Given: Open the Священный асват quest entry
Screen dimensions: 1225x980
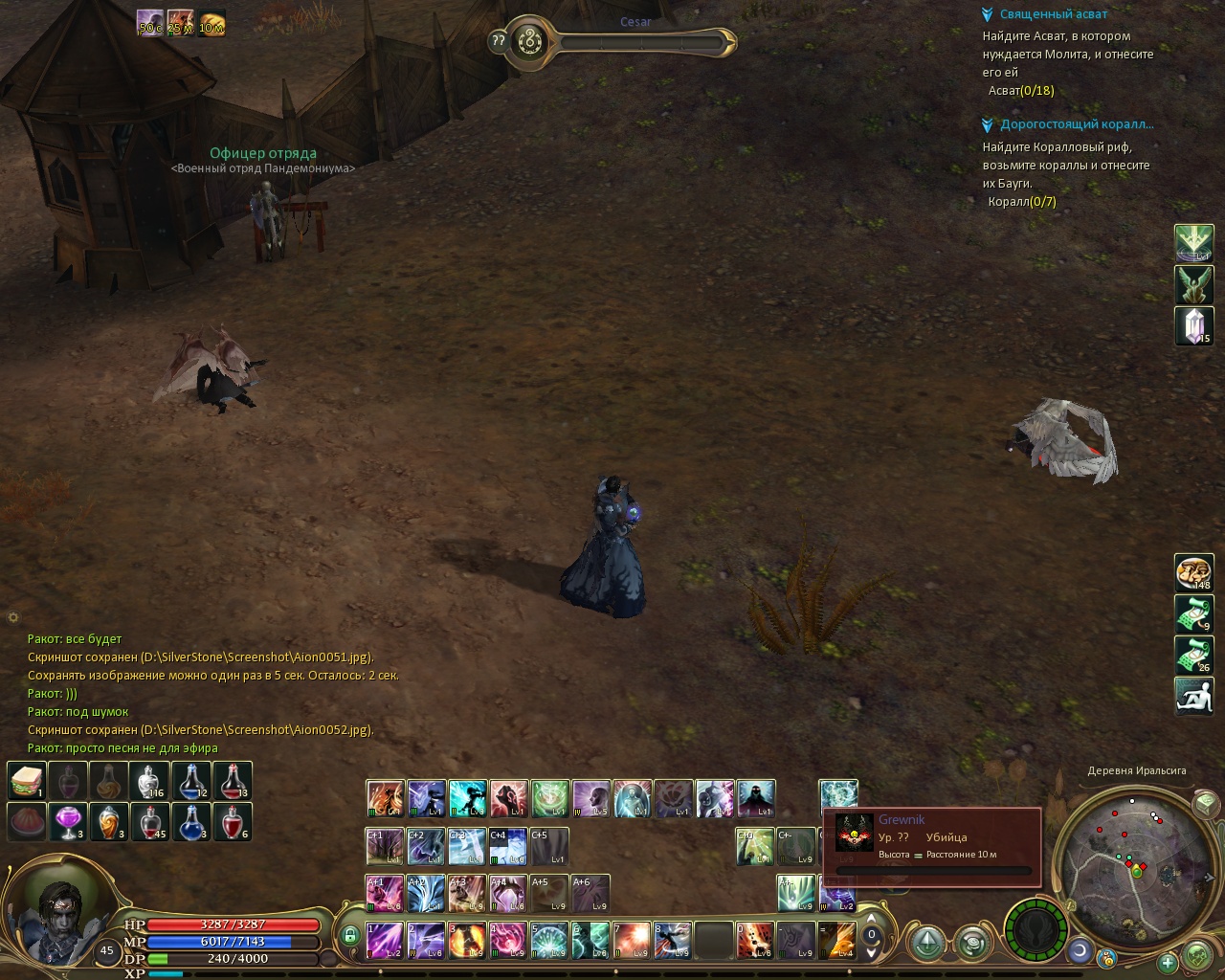Looking at the screenshot, I should 1053,14.
